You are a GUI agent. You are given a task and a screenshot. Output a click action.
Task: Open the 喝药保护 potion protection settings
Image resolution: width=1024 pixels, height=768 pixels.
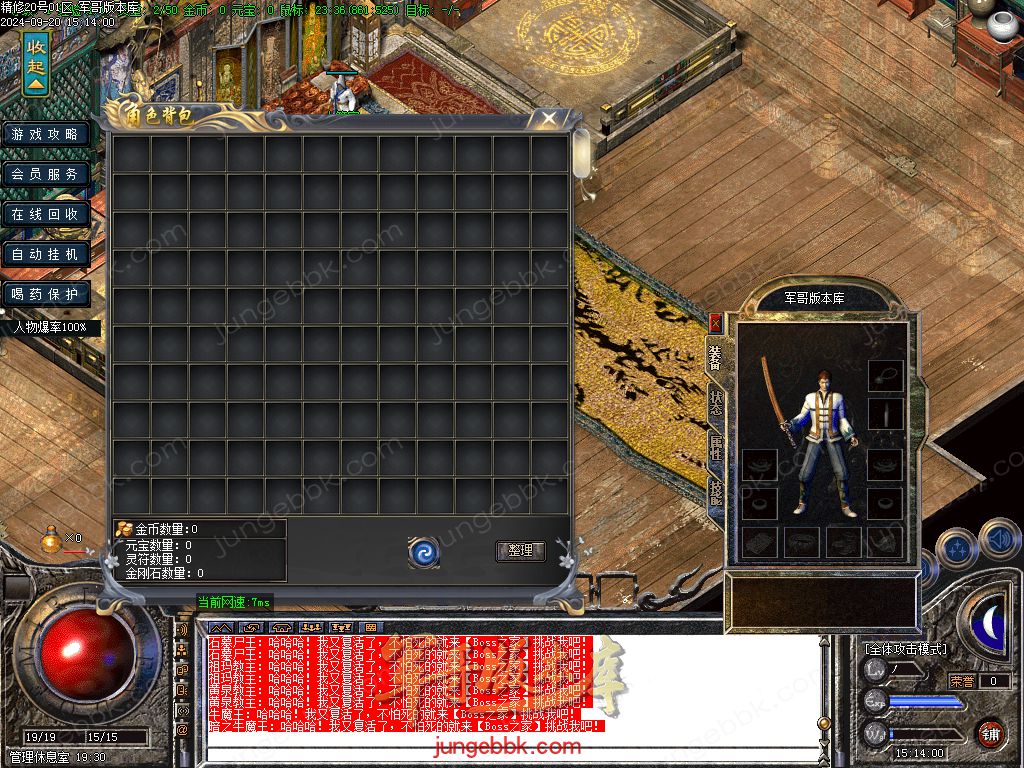[45, 294]
